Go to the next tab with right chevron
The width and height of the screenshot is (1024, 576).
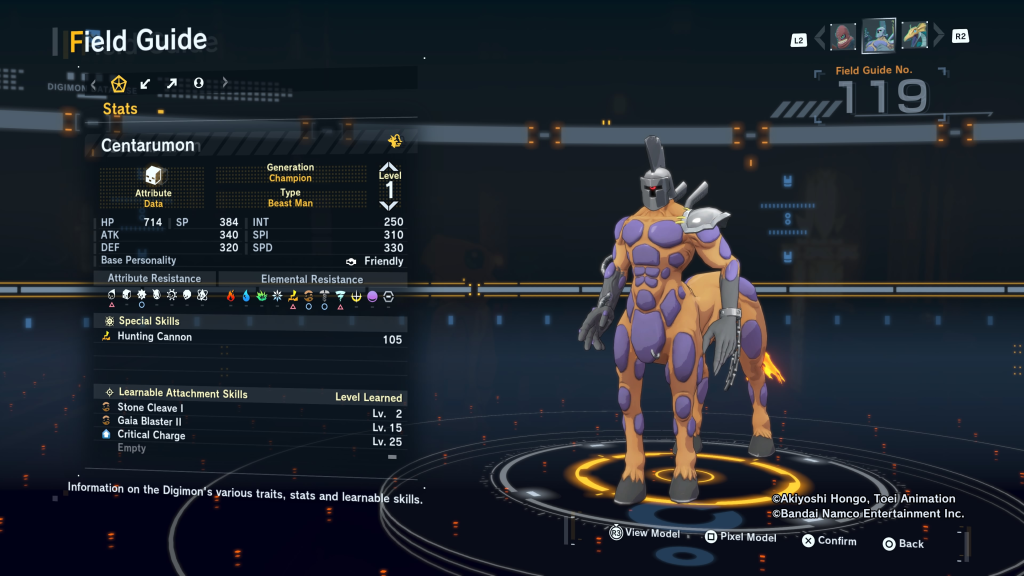pos(225,83)
